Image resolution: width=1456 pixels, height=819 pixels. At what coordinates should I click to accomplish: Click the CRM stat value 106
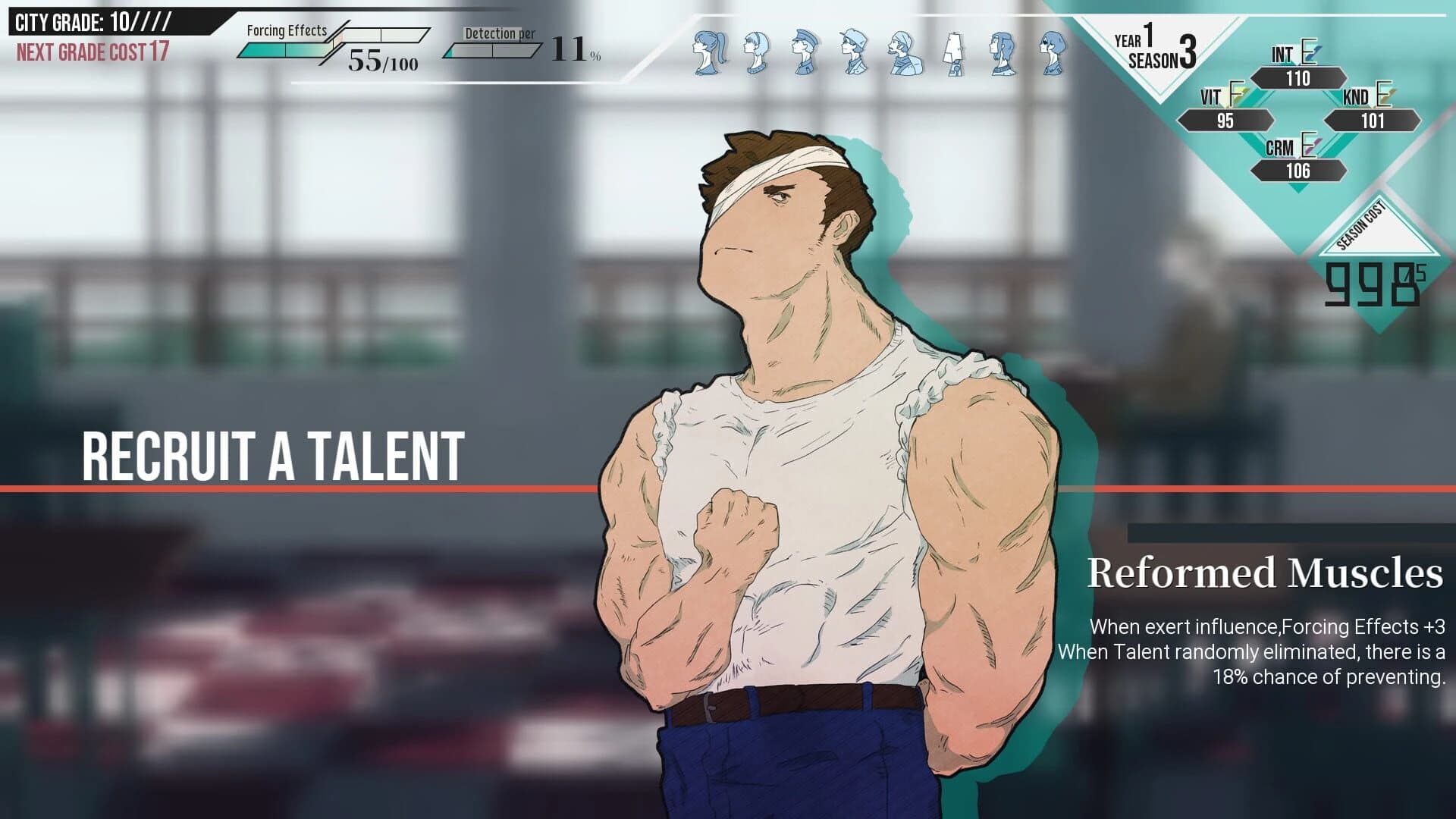pos(1298,171)
